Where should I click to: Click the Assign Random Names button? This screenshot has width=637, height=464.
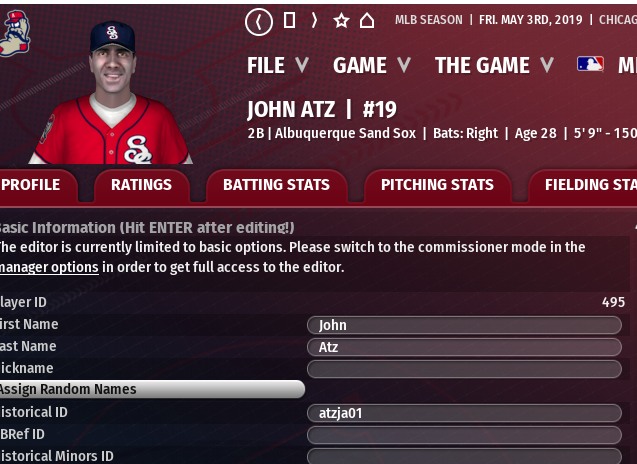[150, 389]
